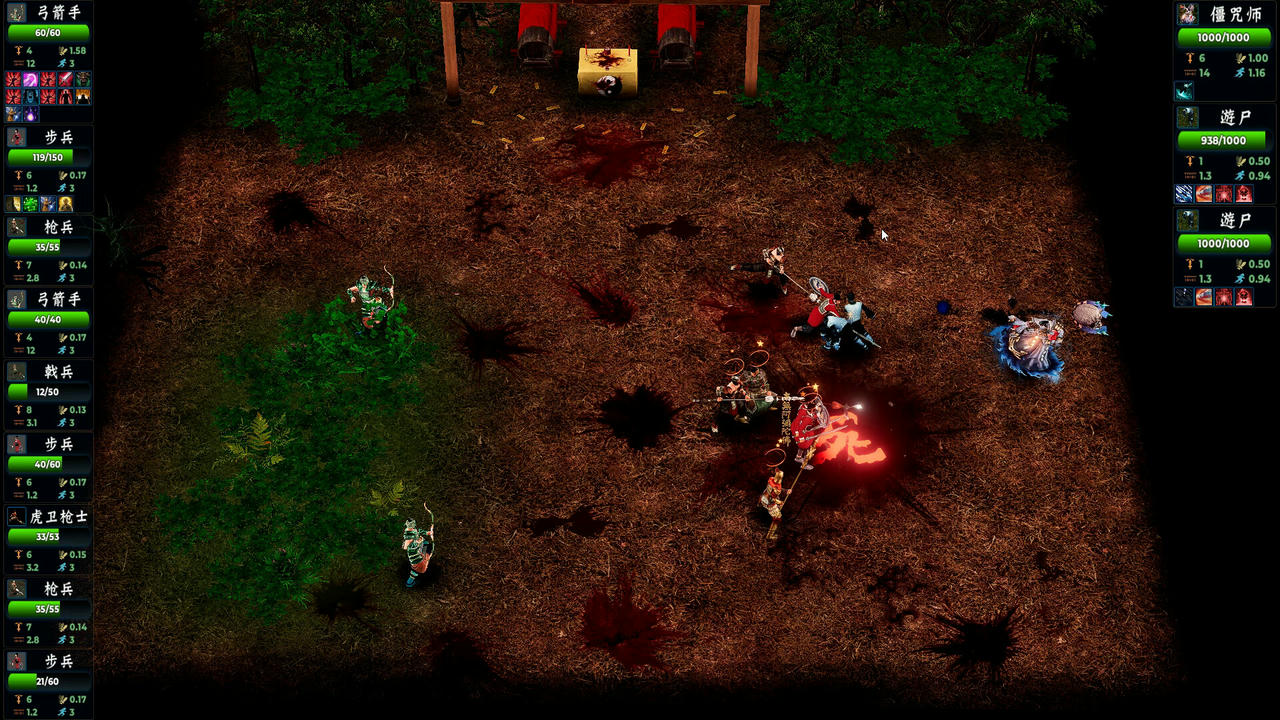Click the purple orb skill icon on 弓箭手
The image size is (1280, 720).
click(30, 114)
